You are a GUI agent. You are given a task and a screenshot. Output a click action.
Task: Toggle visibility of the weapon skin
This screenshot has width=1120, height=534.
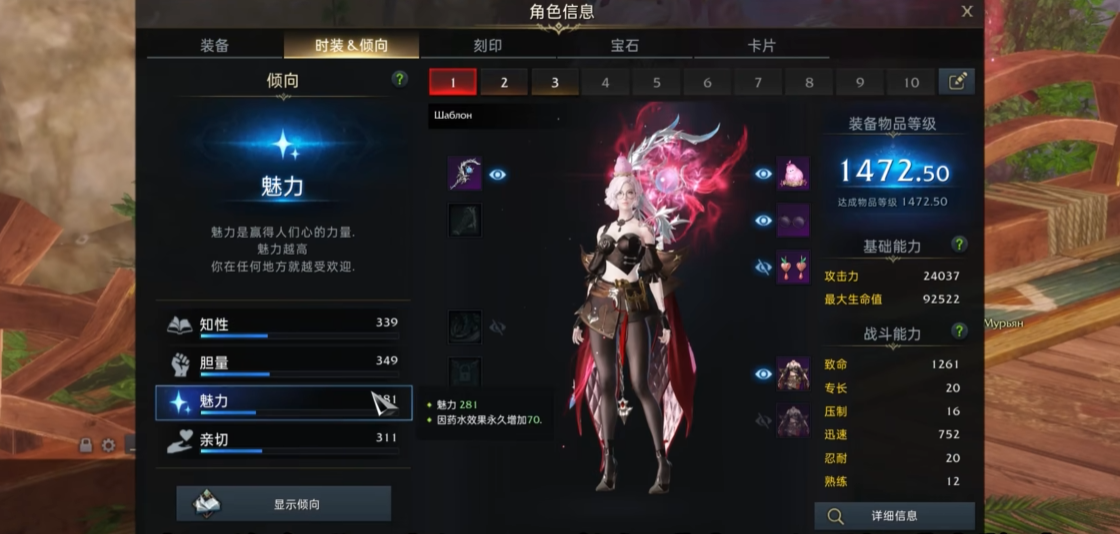tap(497, 174)
